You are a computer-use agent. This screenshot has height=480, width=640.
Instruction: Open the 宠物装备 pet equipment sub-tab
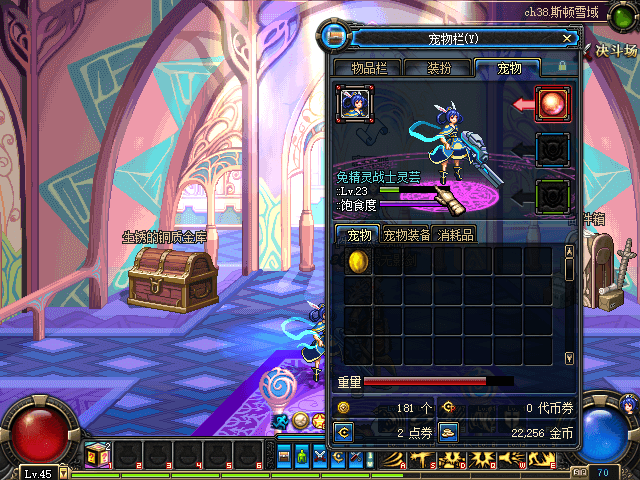click(x=407, y=235)
